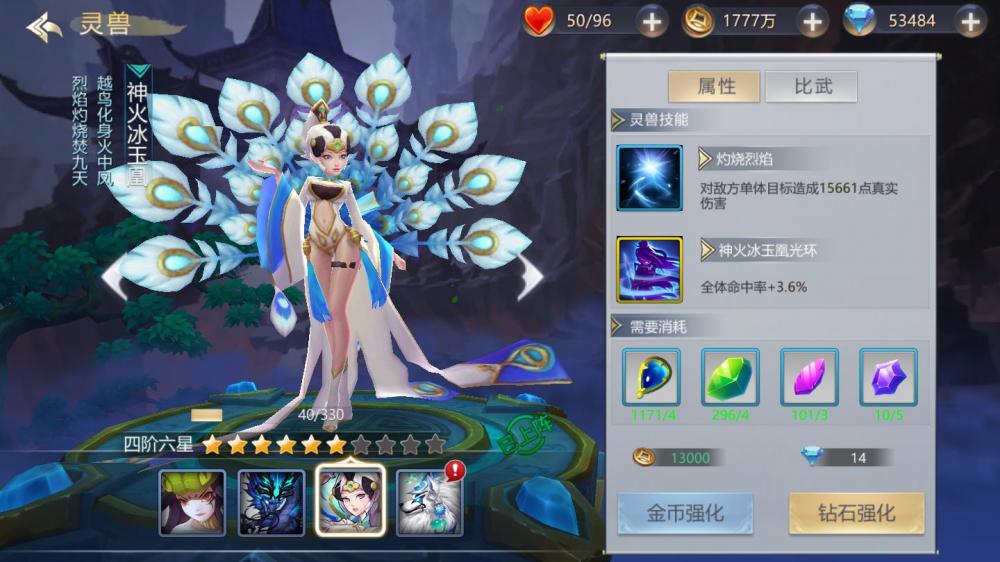Inspect the 神火冰玉凰光环 aura skill icon
Image resolution: width=1000 pixels, height=562 pixels.
(x=649, y=269)
